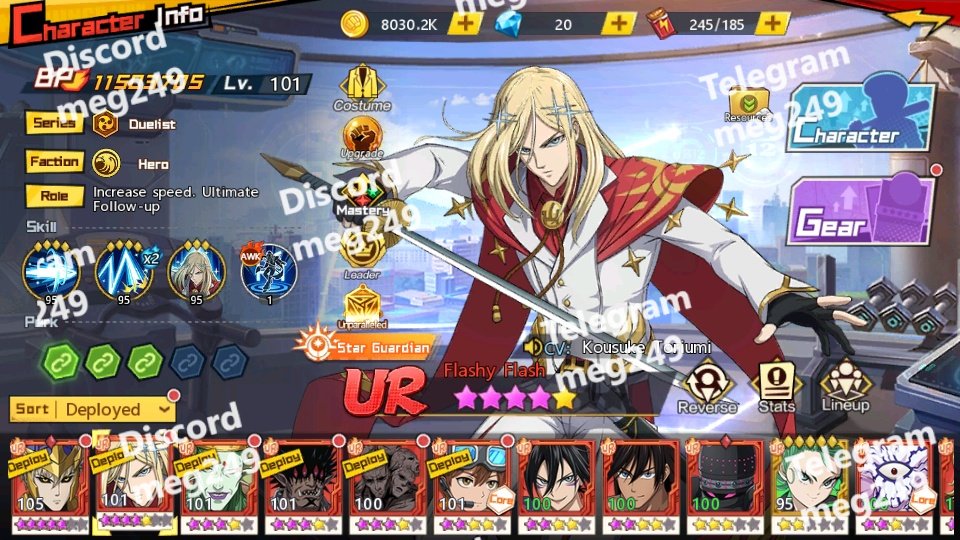
Task: Open the Unparalleled option
Action: coord(362,306)
